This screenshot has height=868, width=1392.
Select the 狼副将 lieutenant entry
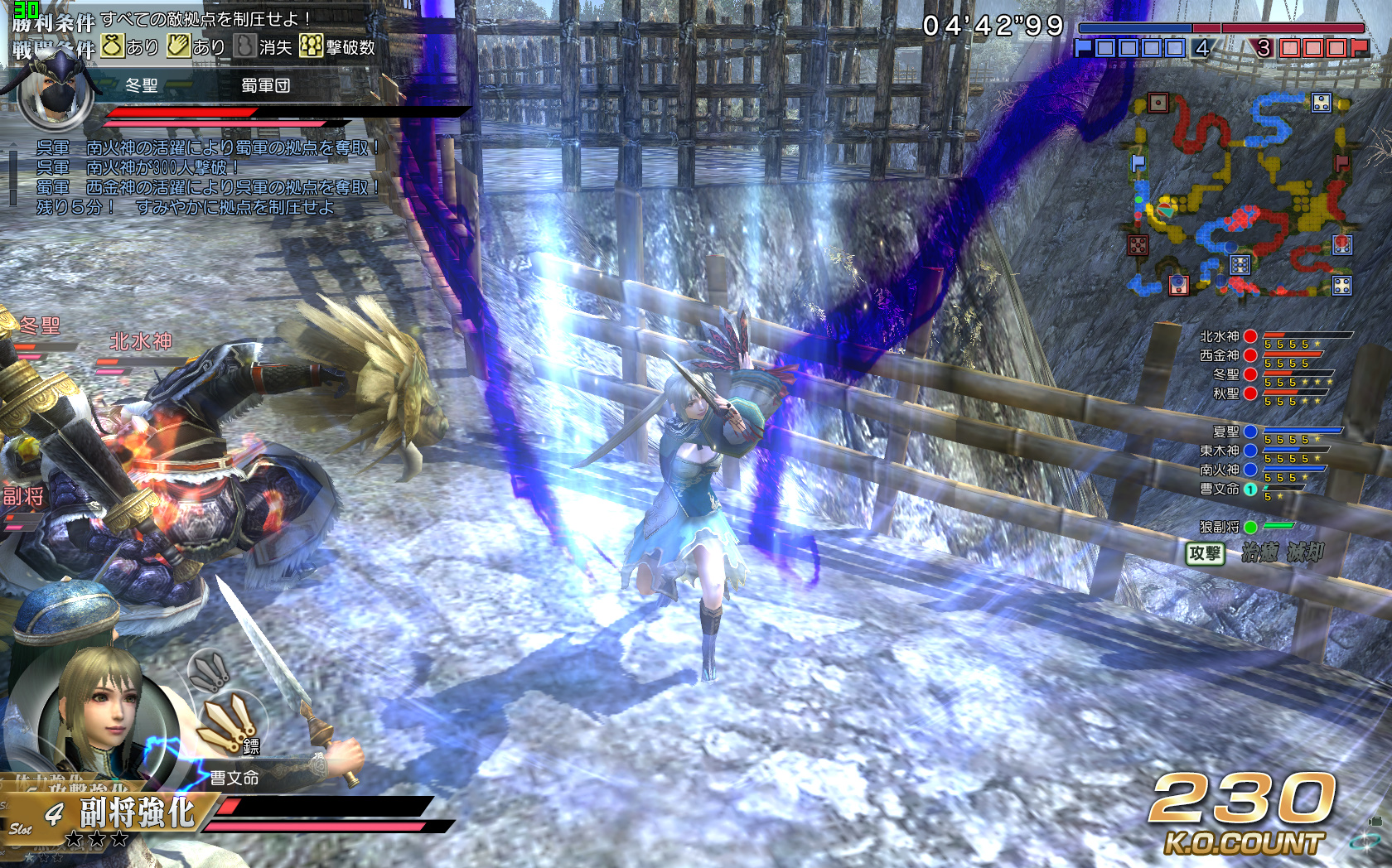(x=1220, y=527)
